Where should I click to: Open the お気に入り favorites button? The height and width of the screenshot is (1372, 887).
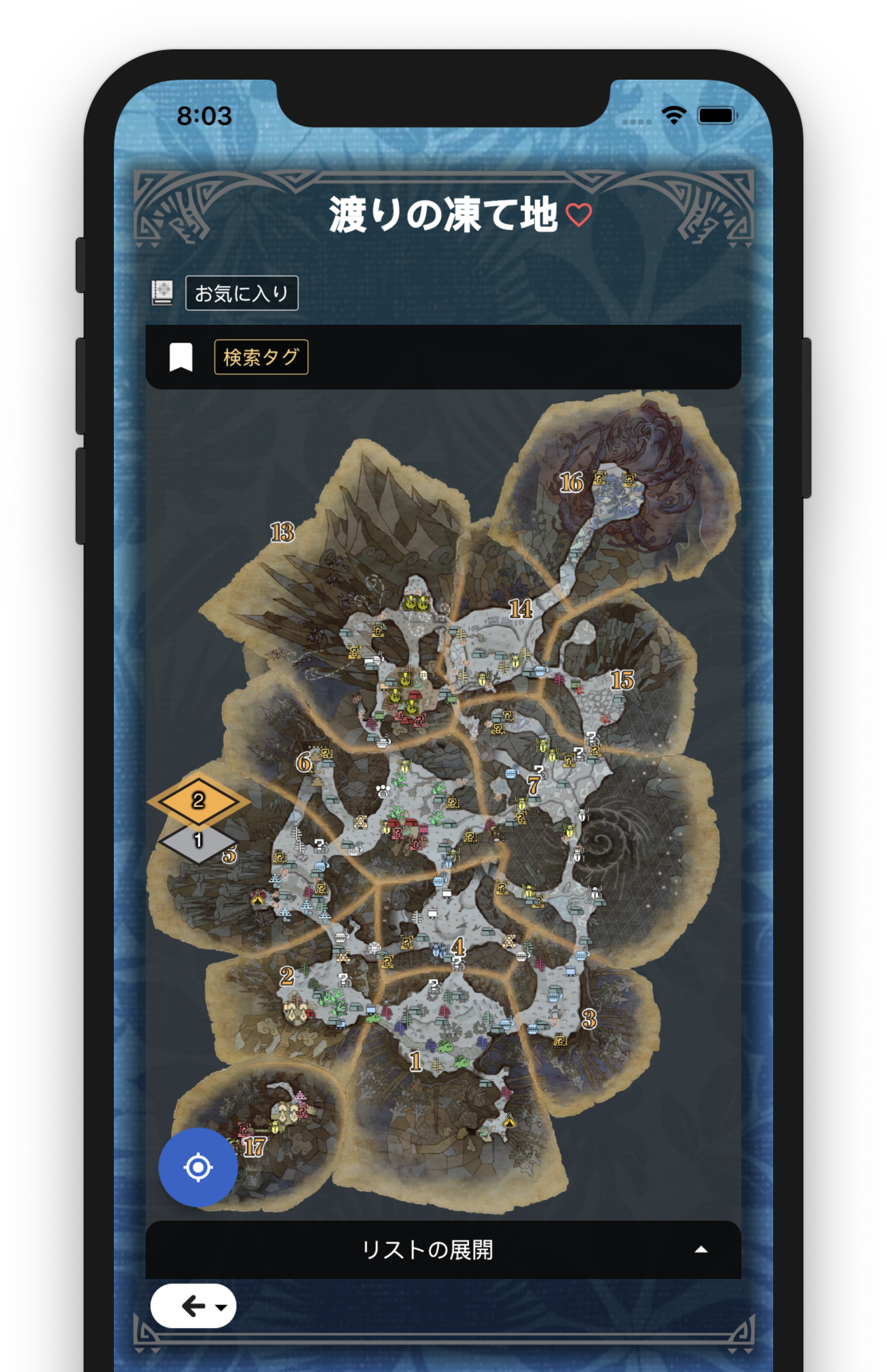[x=242, y=293]
